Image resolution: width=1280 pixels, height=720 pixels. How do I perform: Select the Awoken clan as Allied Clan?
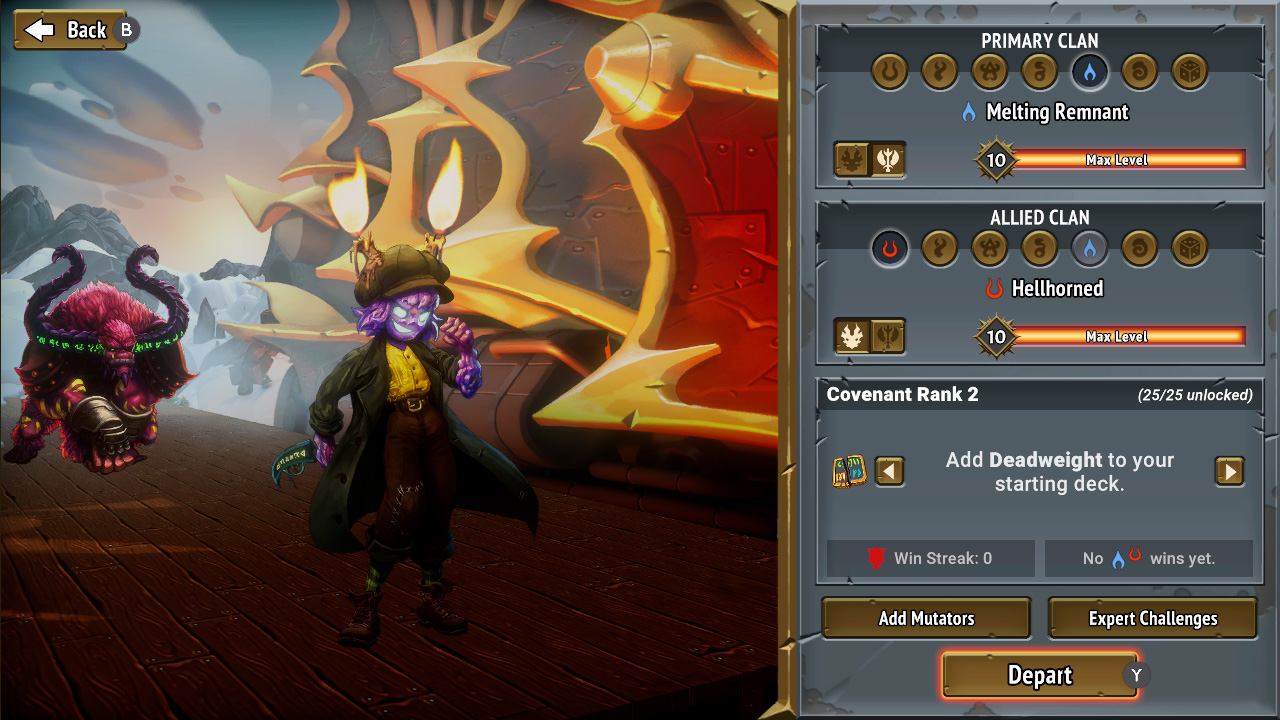[939, 249]
